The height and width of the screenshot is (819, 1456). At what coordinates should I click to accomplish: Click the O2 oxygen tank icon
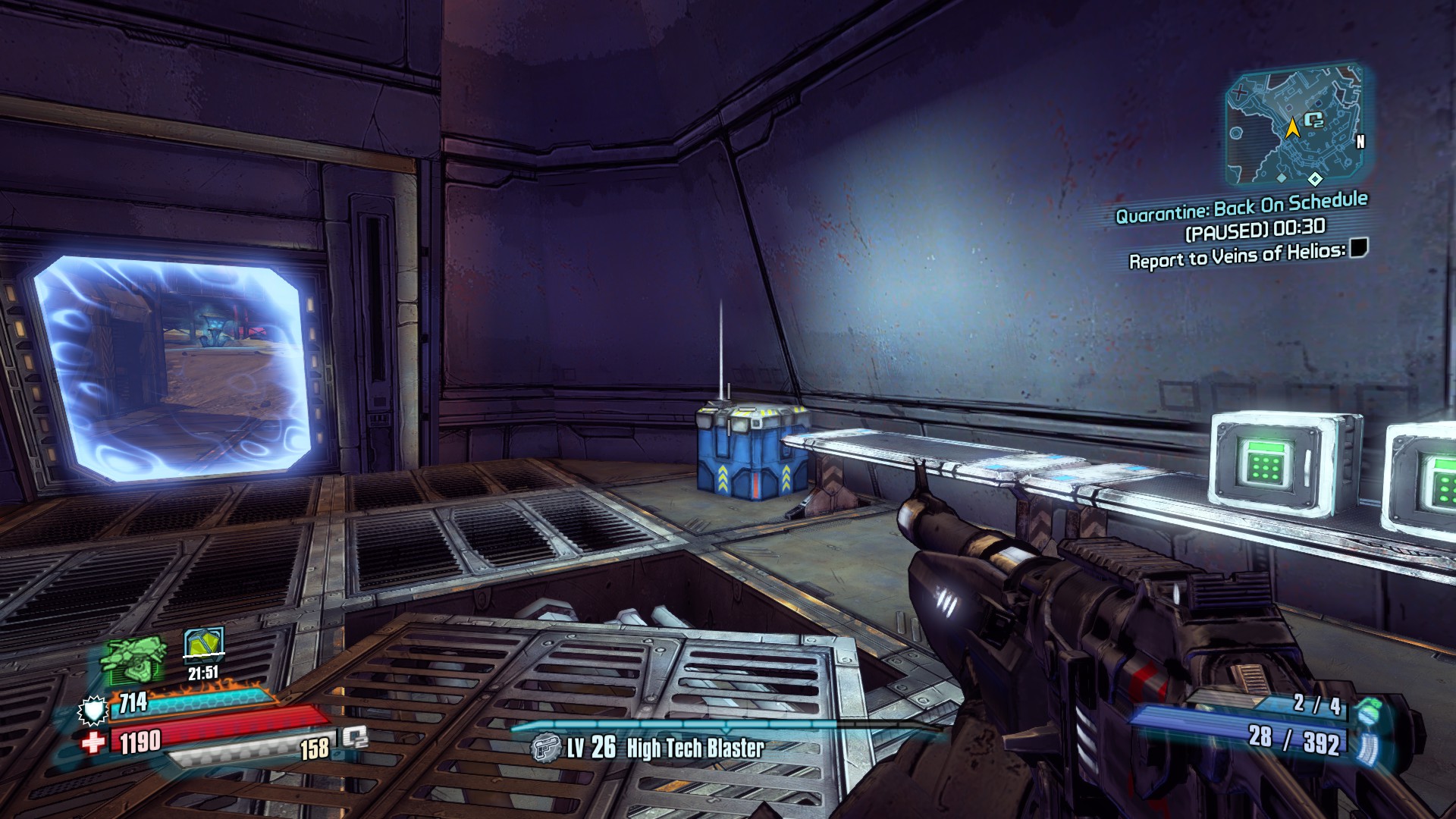pos(354,738)
